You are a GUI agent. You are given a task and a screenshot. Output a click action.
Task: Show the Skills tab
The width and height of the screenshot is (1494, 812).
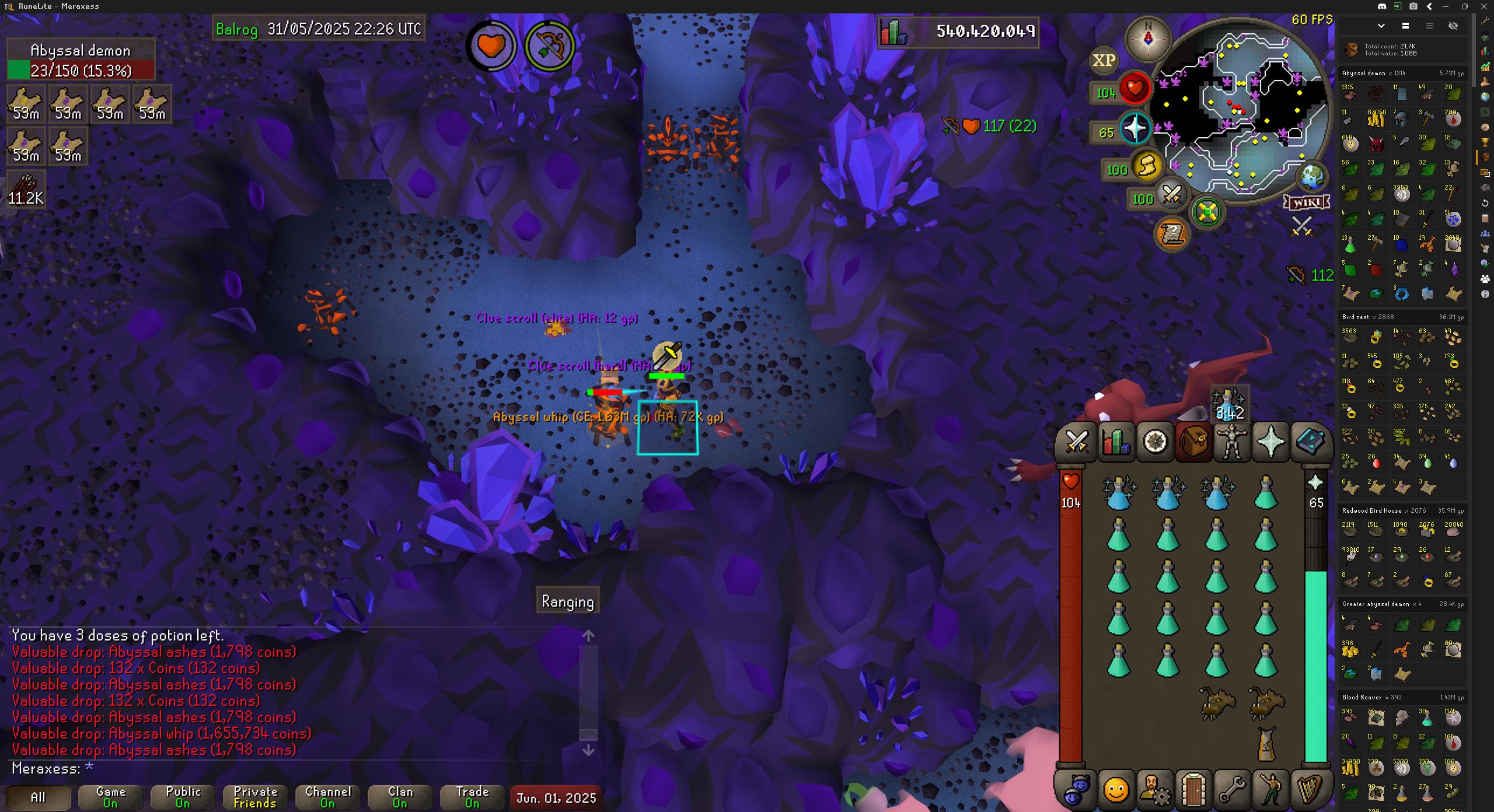tap(1116, 442)
